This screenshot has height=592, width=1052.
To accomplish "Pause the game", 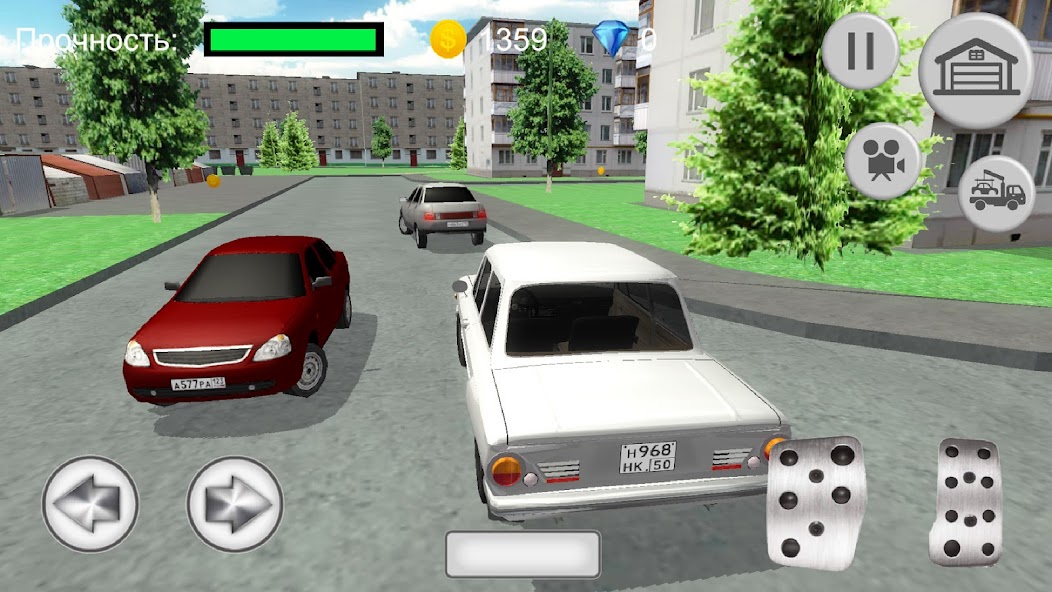I will click(x=860, y=51).
